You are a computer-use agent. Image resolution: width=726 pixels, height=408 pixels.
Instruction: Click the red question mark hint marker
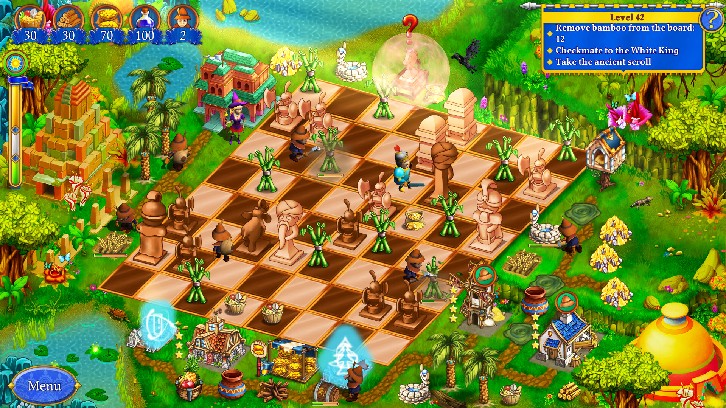pos(409,24)
